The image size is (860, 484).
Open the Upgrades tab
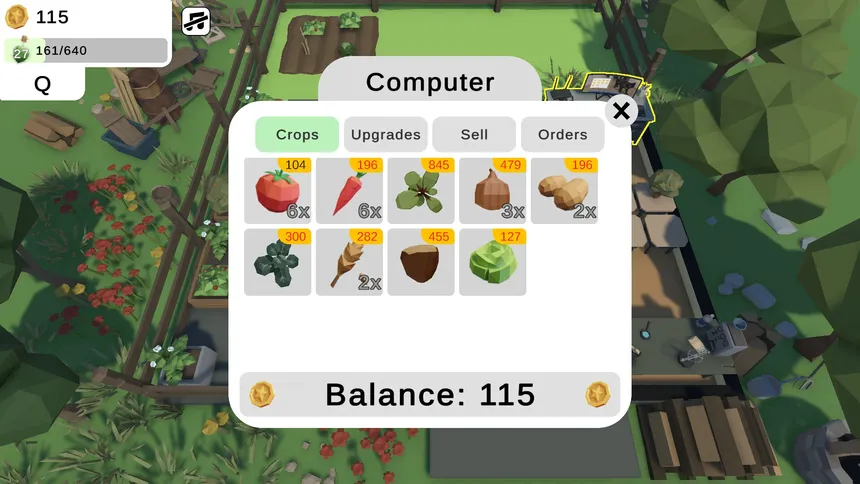coord(386,135)
